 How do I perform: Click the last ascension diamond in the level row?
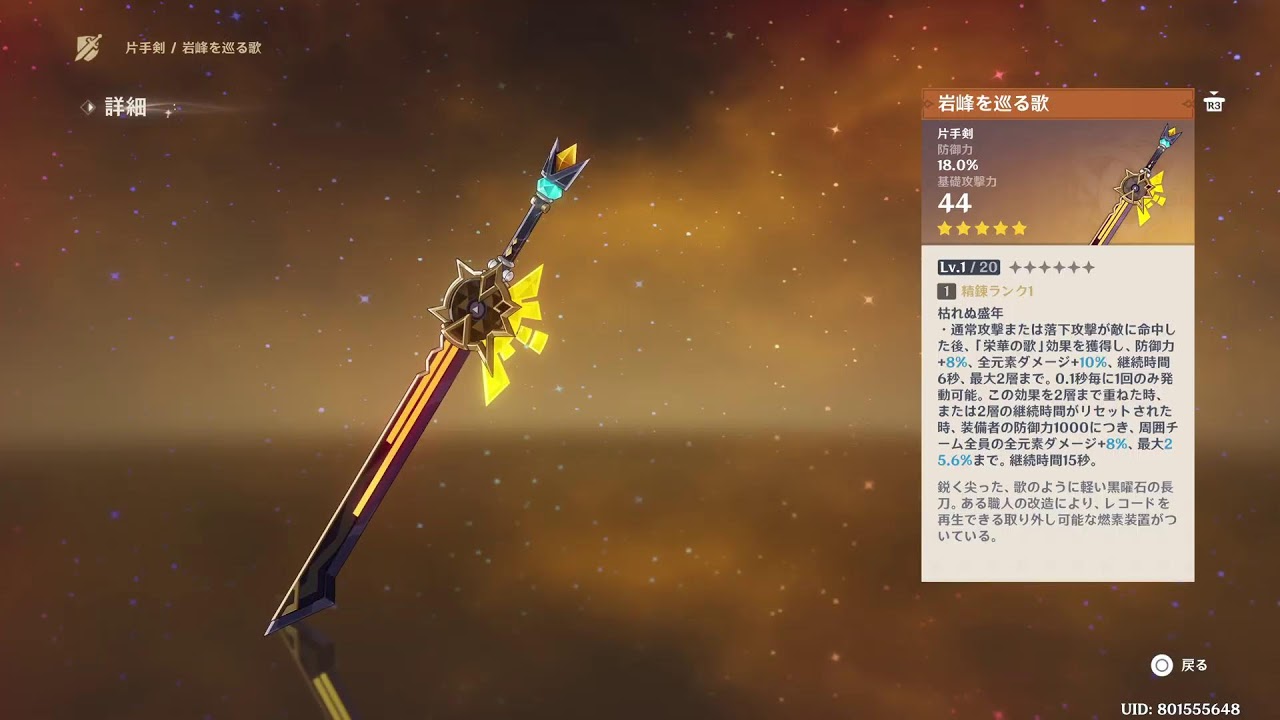click(1088, 267)
